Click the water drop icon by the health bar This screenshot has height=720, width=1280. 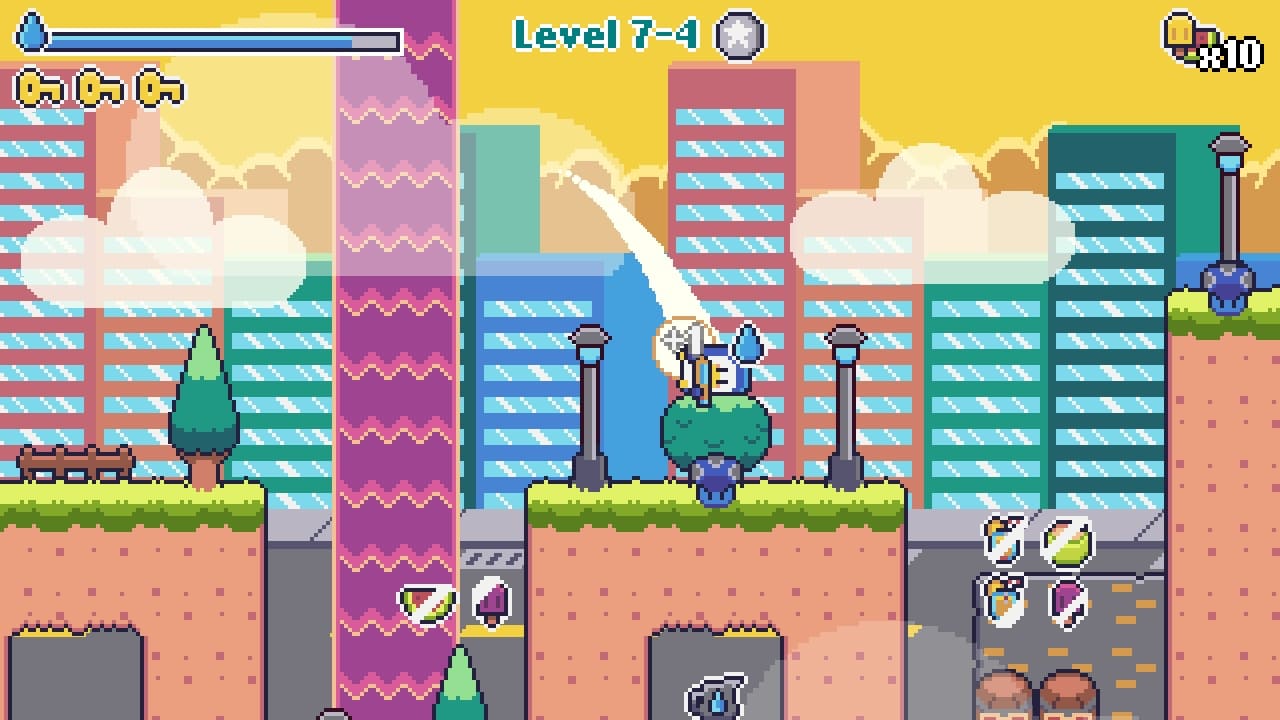32,30
